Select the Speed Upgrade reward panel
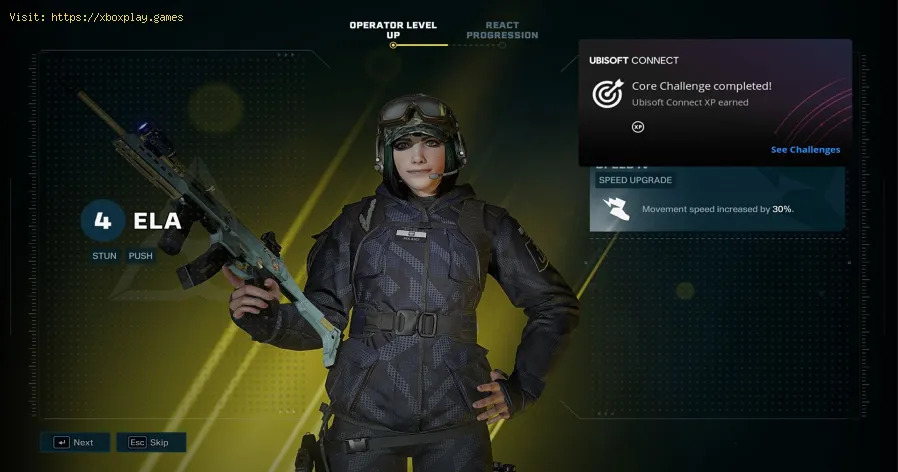 point(716,201)
